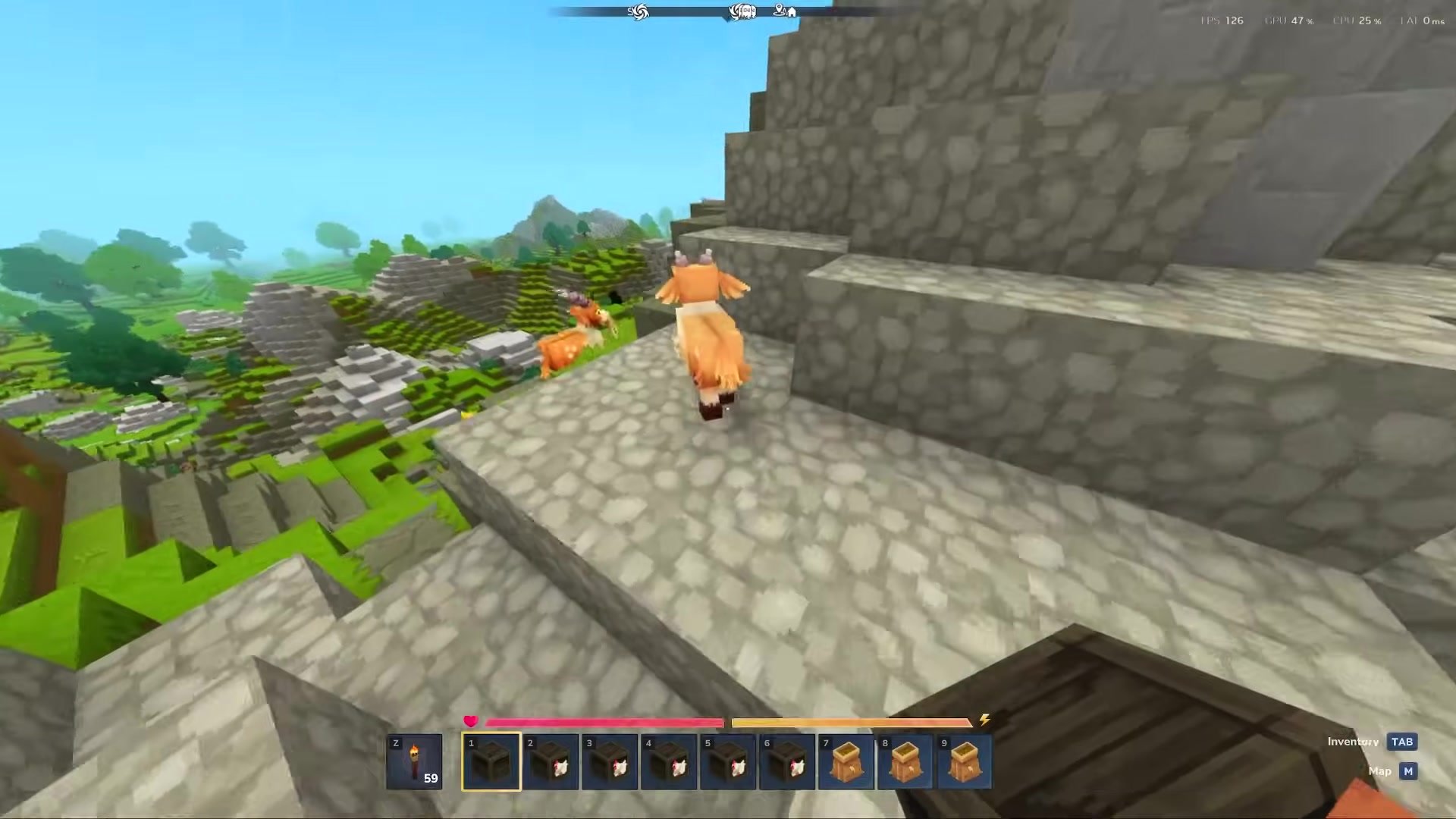Select the backpack in hotbar slot 7

tap(846, 762)
